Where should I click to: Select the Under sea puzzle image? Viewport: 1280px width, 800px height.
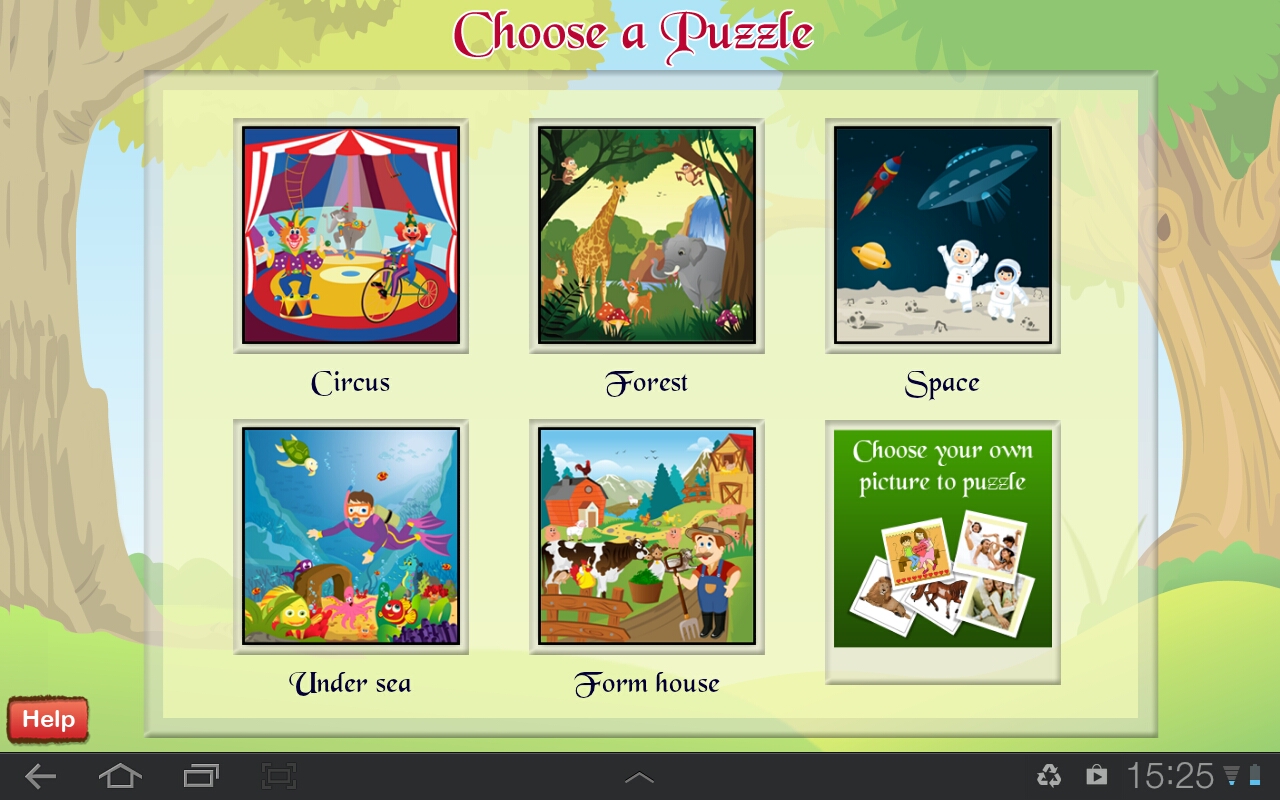(x=349, y=537)
